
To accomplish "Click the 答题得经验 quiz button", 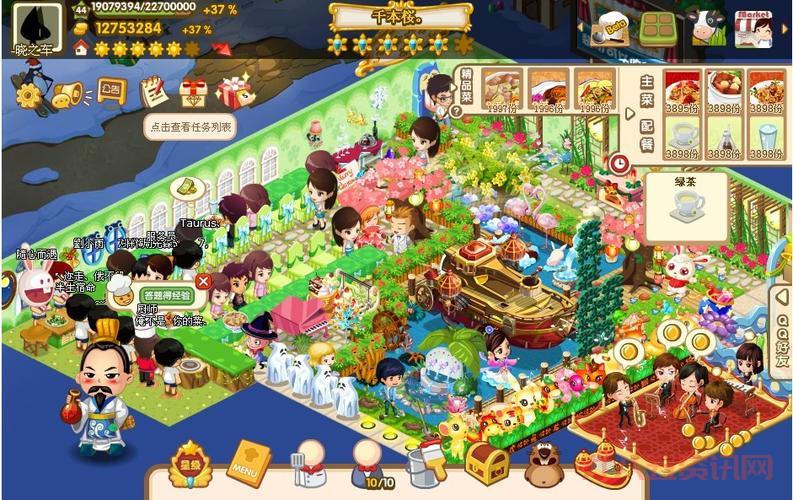I will (x=167, y=296).
